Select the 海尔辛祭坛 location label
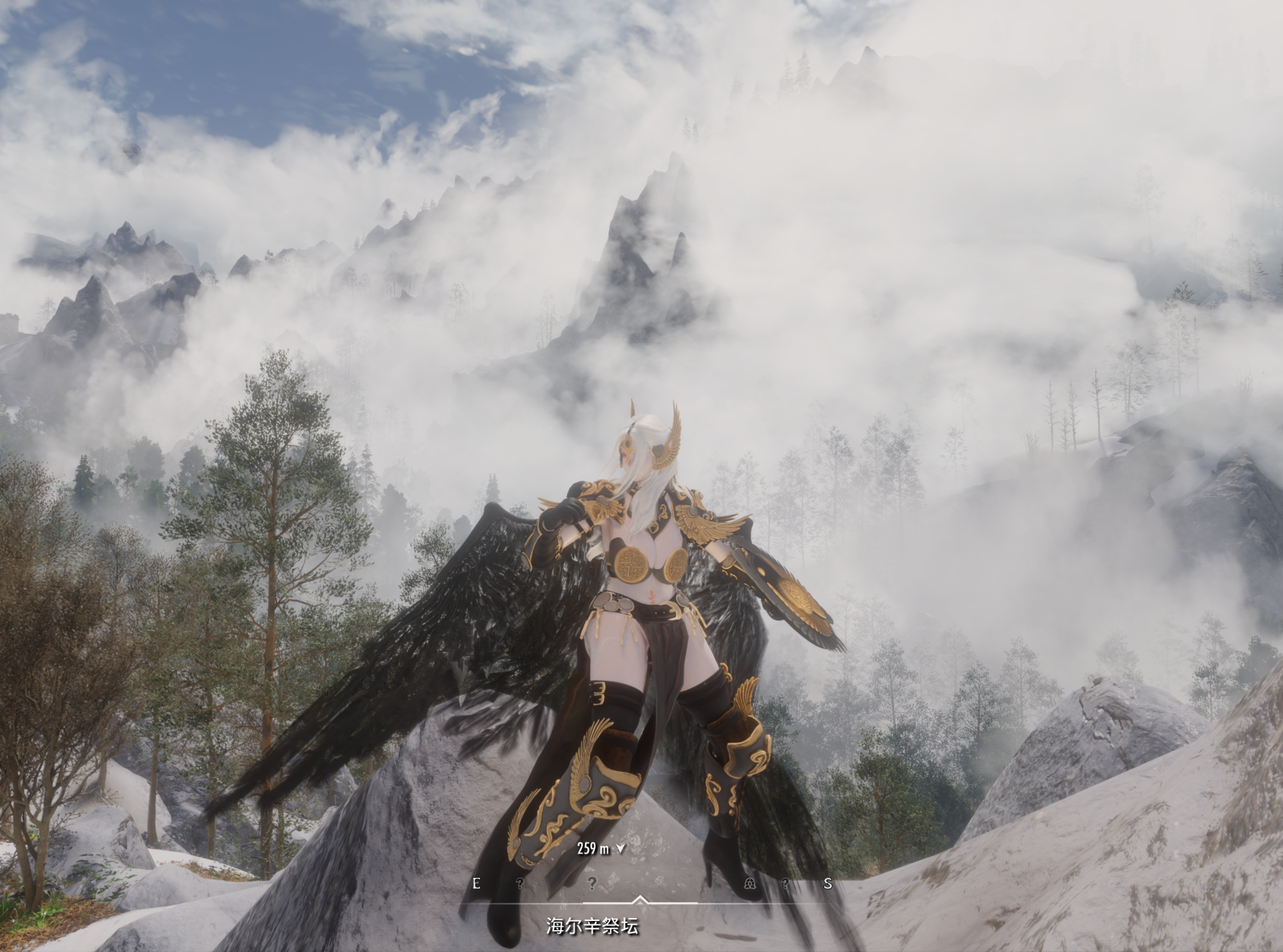 [x=593, y=926]
